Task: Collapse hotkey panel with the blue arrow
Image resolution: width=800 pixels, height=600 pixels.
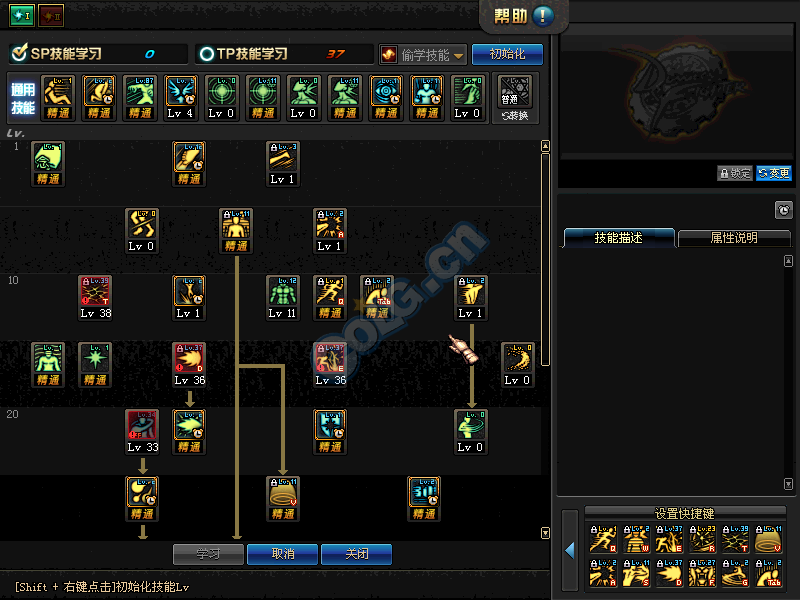Action: point(570,550)
